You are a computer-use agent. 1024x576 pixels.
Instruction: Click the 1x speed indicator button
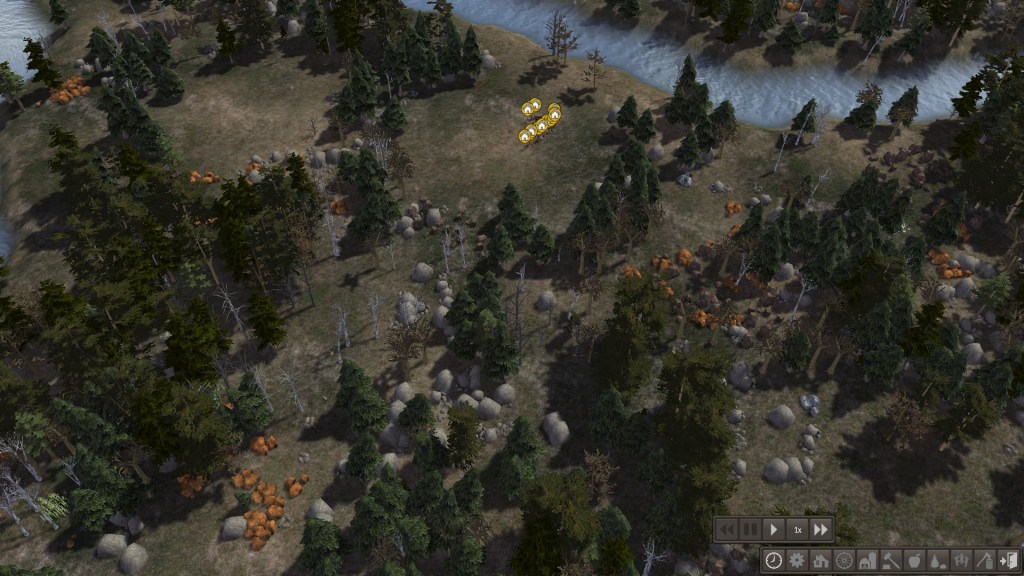[797, 529]
